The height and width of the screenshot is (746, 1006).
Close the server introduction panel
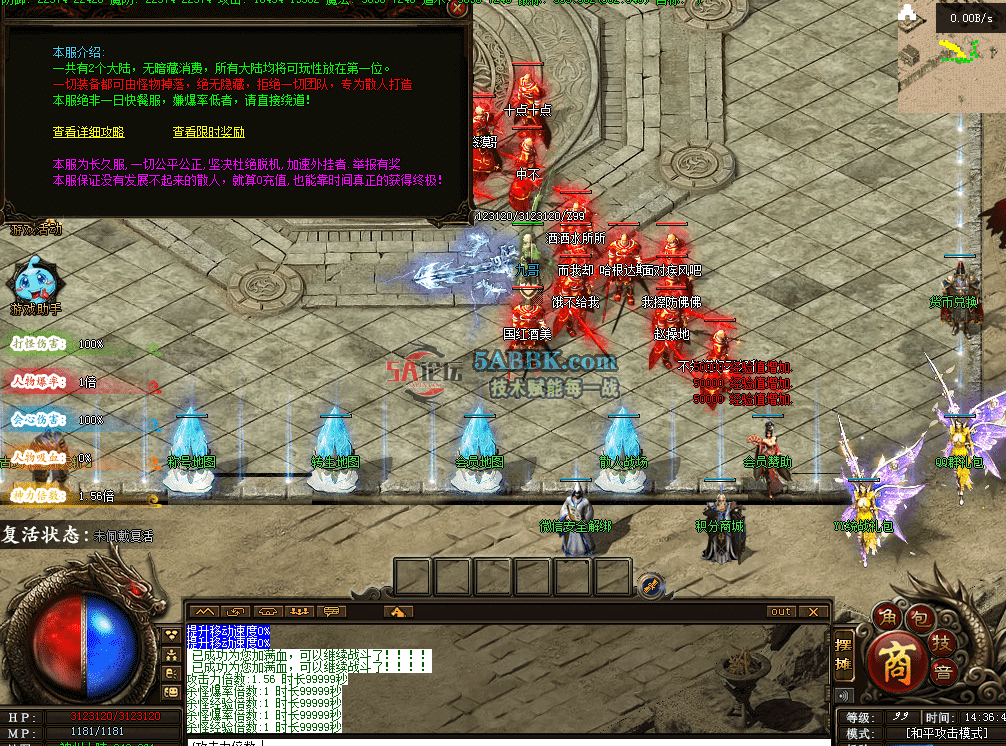tap(457, 9)
